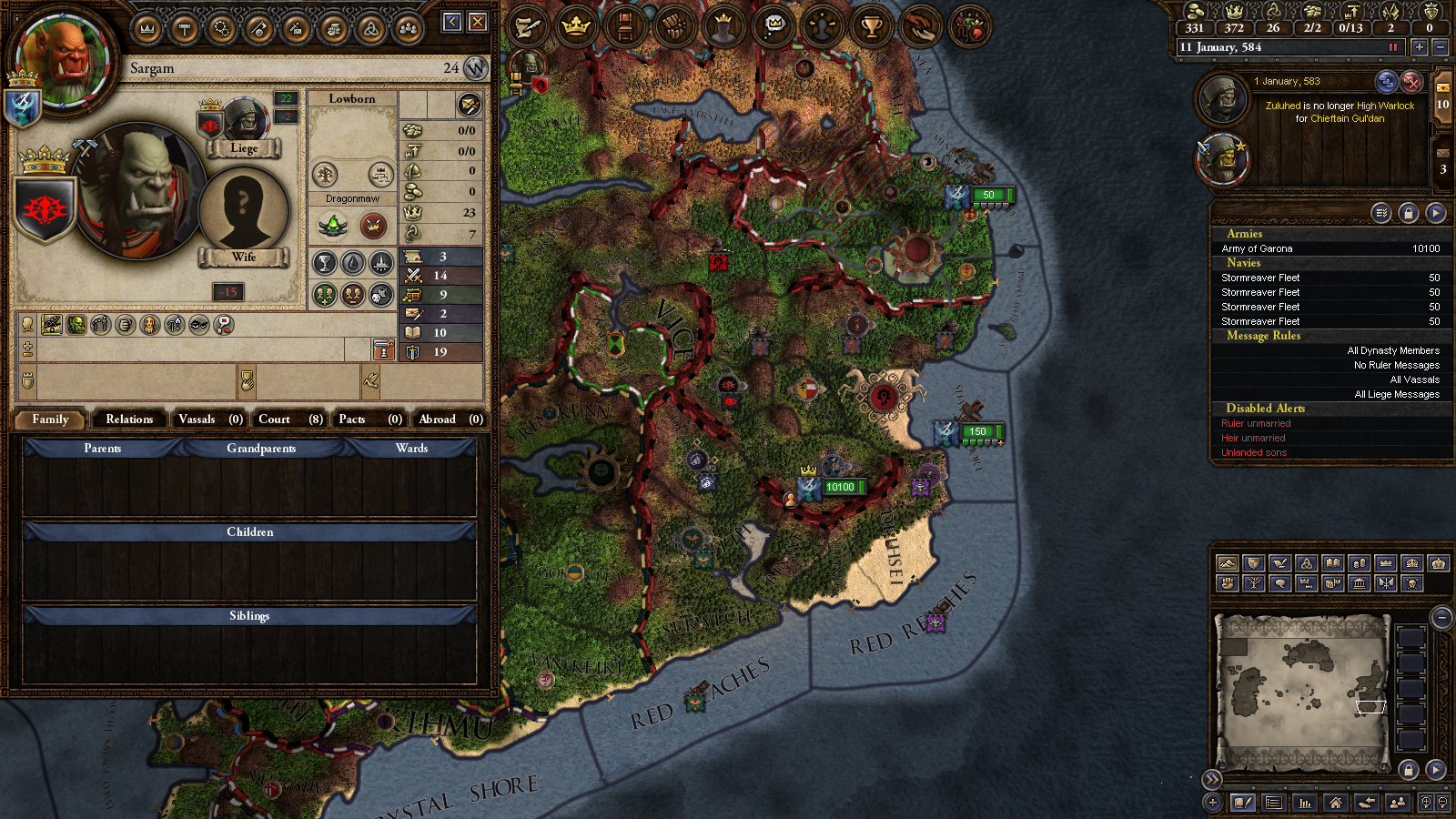The image size is (1456, 819).
Task: Switch to the skull-and-crossbones map mode
Action: click(1411, 582)
